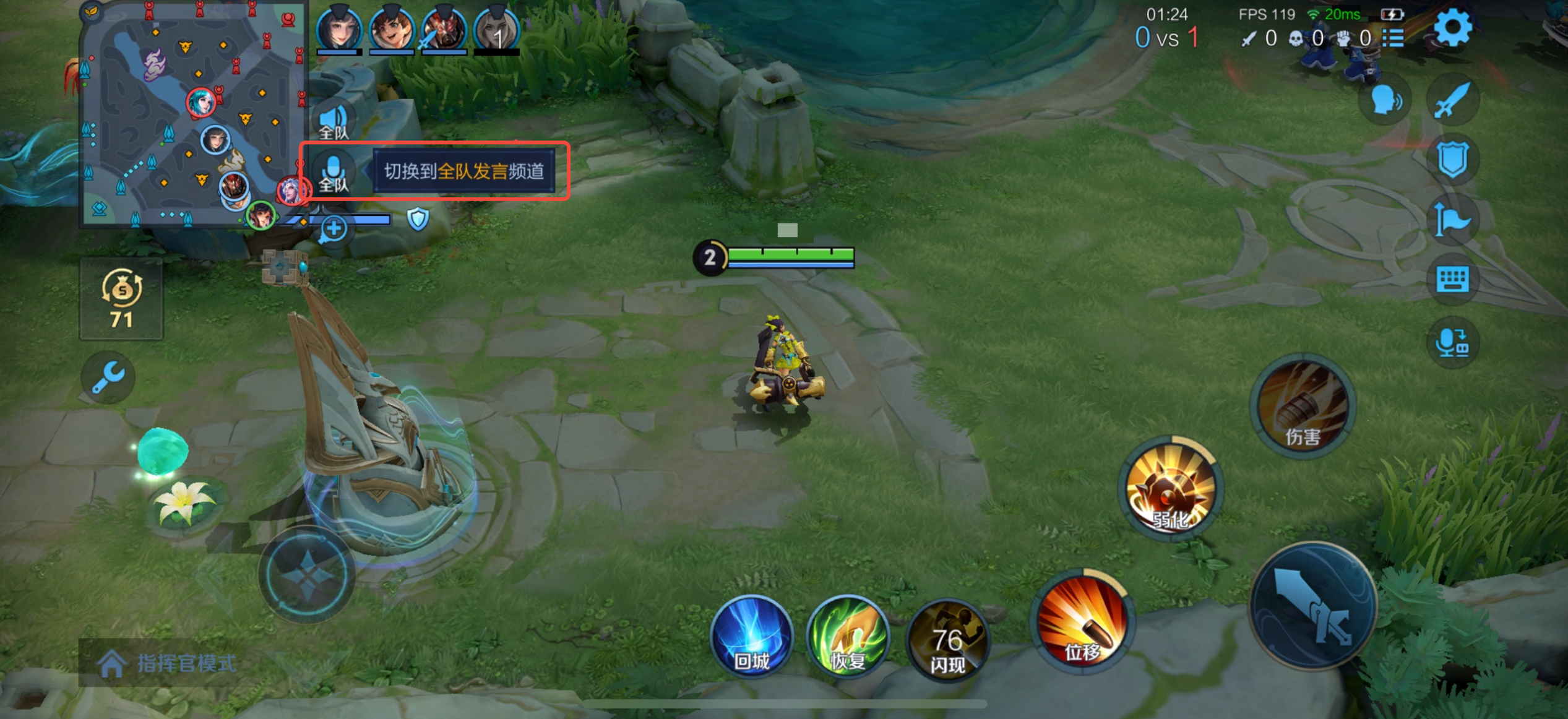Open the voice-to-text microphone button

(1452, 342)
